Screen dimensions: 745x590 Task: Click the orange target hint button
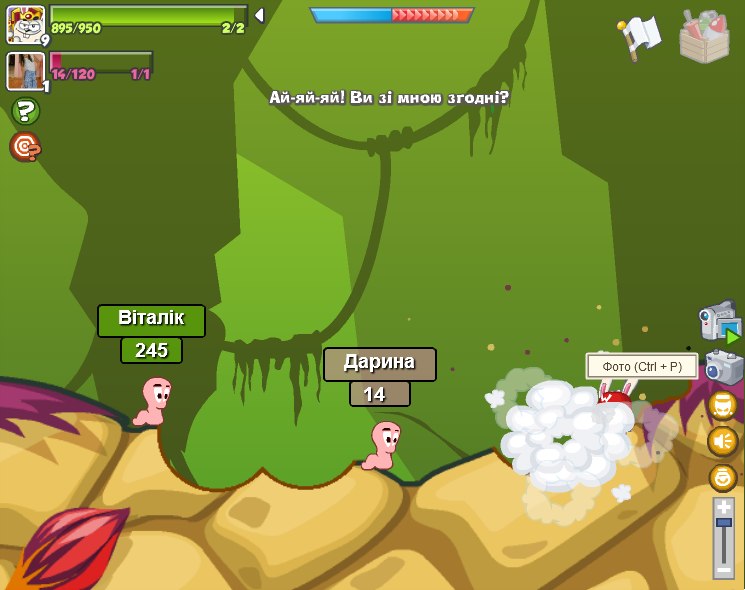click(25, 147)
